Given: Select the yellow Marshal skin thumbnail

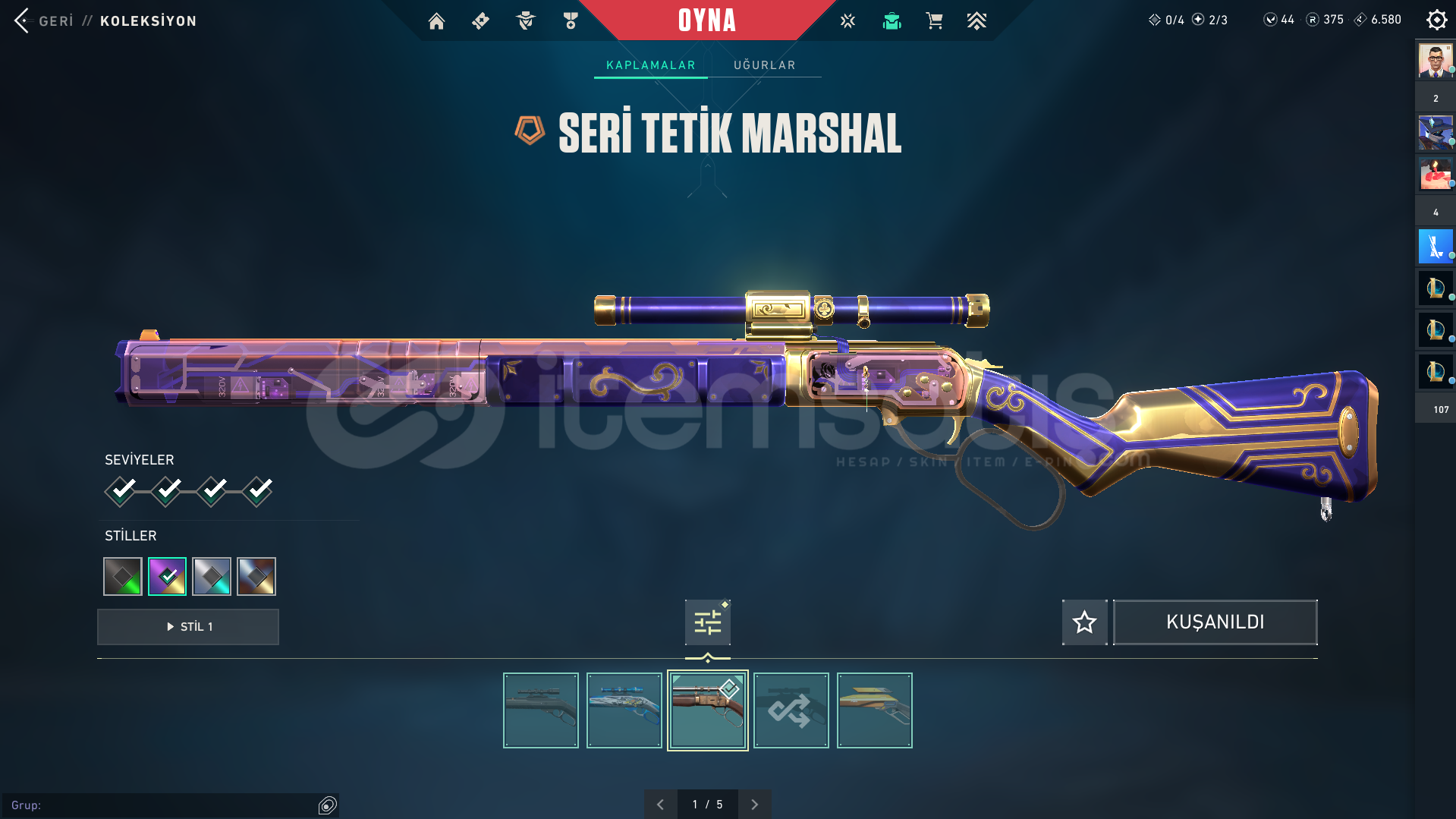Looking at the screenshot, I should pyautogui.click(x=875, y=710).
